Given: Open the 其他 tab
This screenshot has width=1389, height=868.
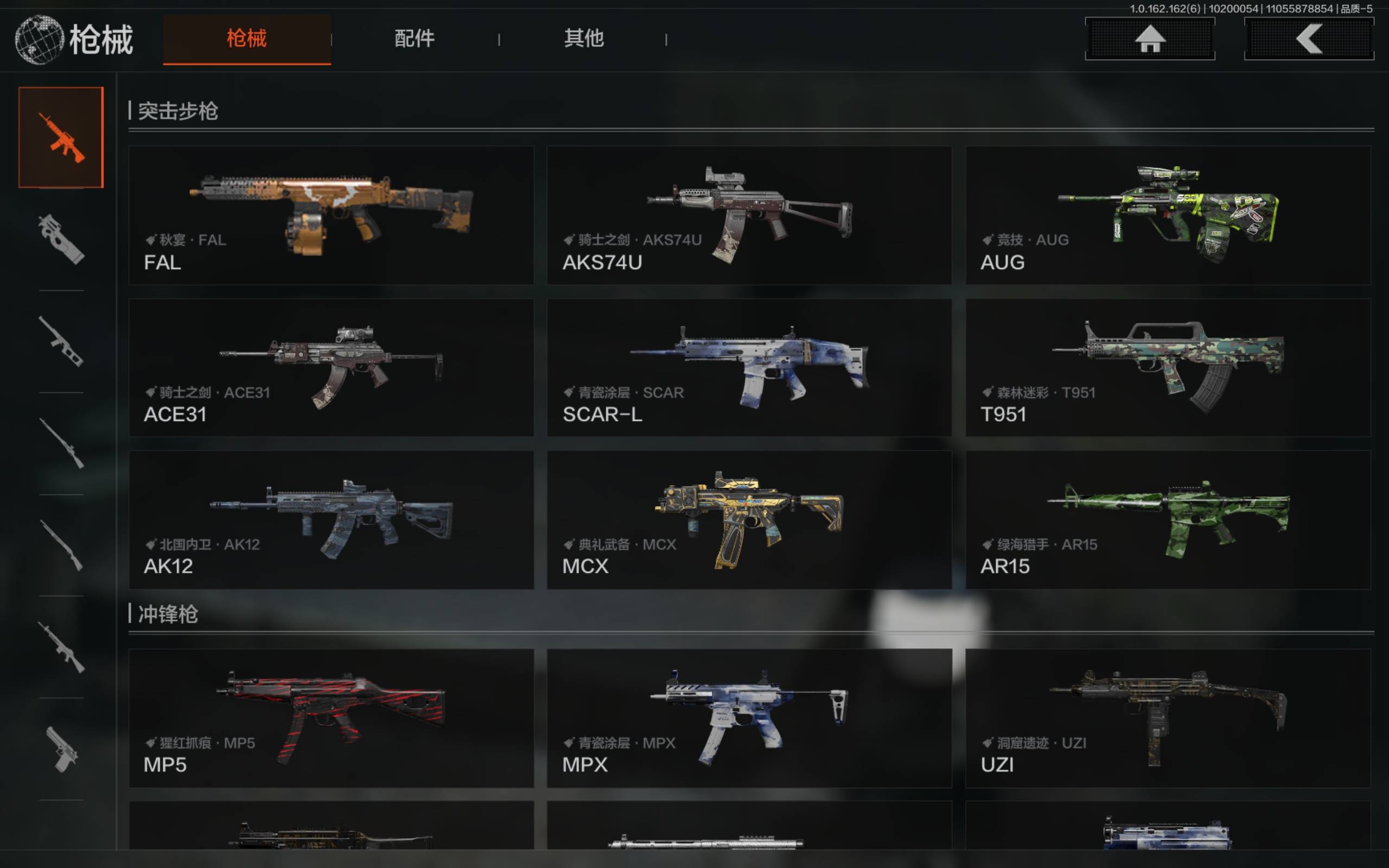Looking at the screenshot, I should (583, 39).
